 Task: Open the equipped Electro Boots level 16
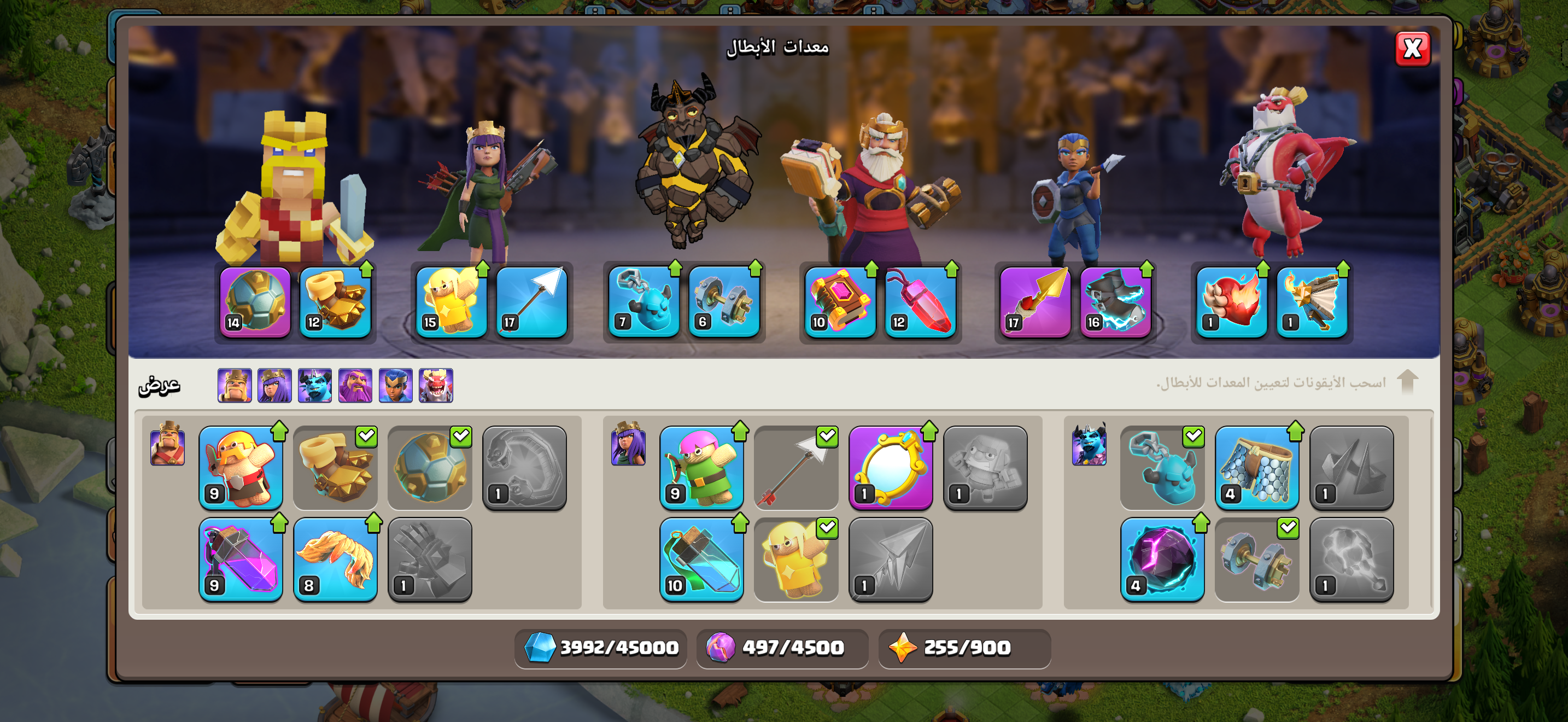coord(1115,302)
